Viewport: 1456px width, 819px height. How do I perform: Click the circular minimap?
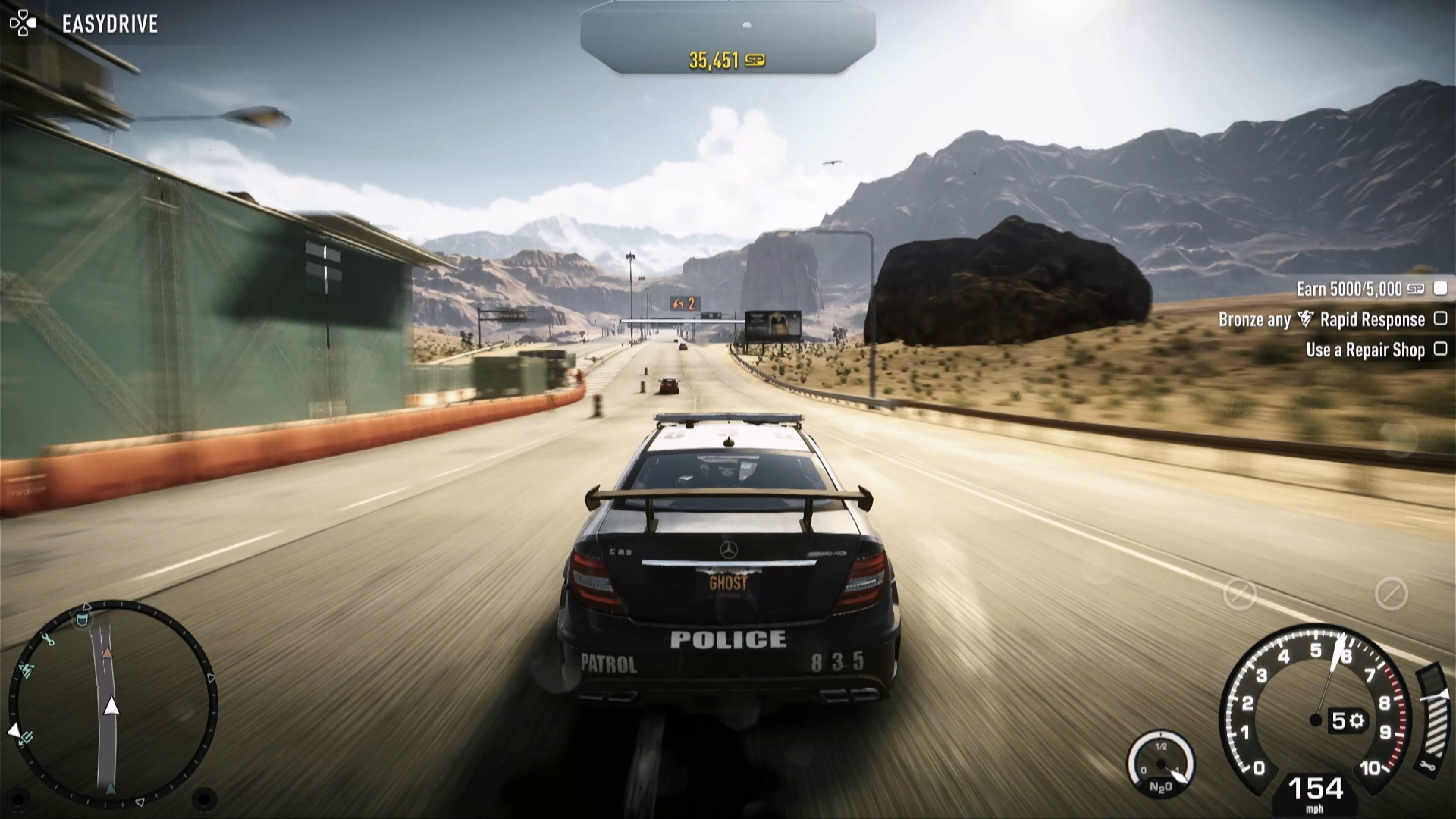click(x=113, y=704)
